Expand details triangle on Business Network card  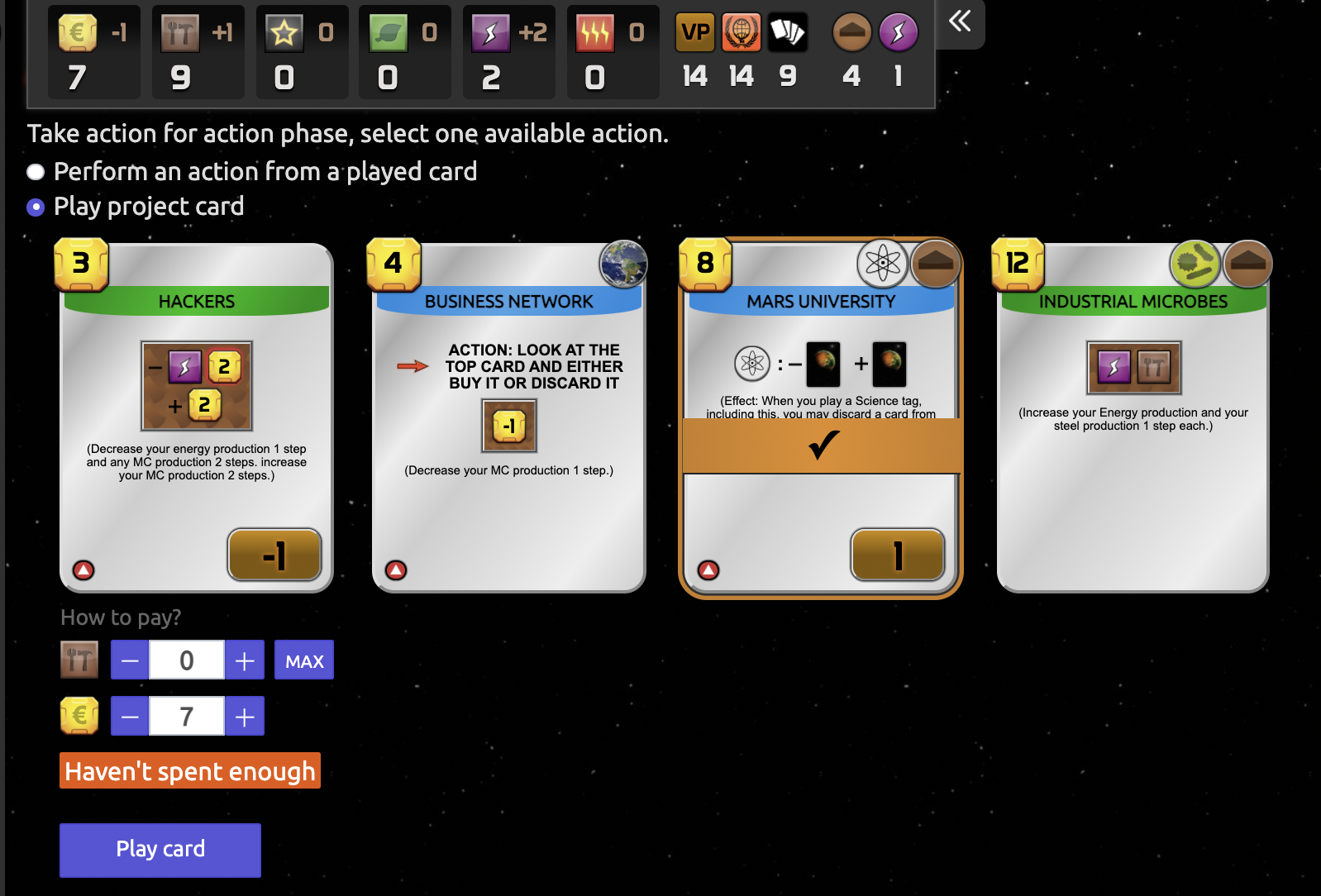click(397, 568)
